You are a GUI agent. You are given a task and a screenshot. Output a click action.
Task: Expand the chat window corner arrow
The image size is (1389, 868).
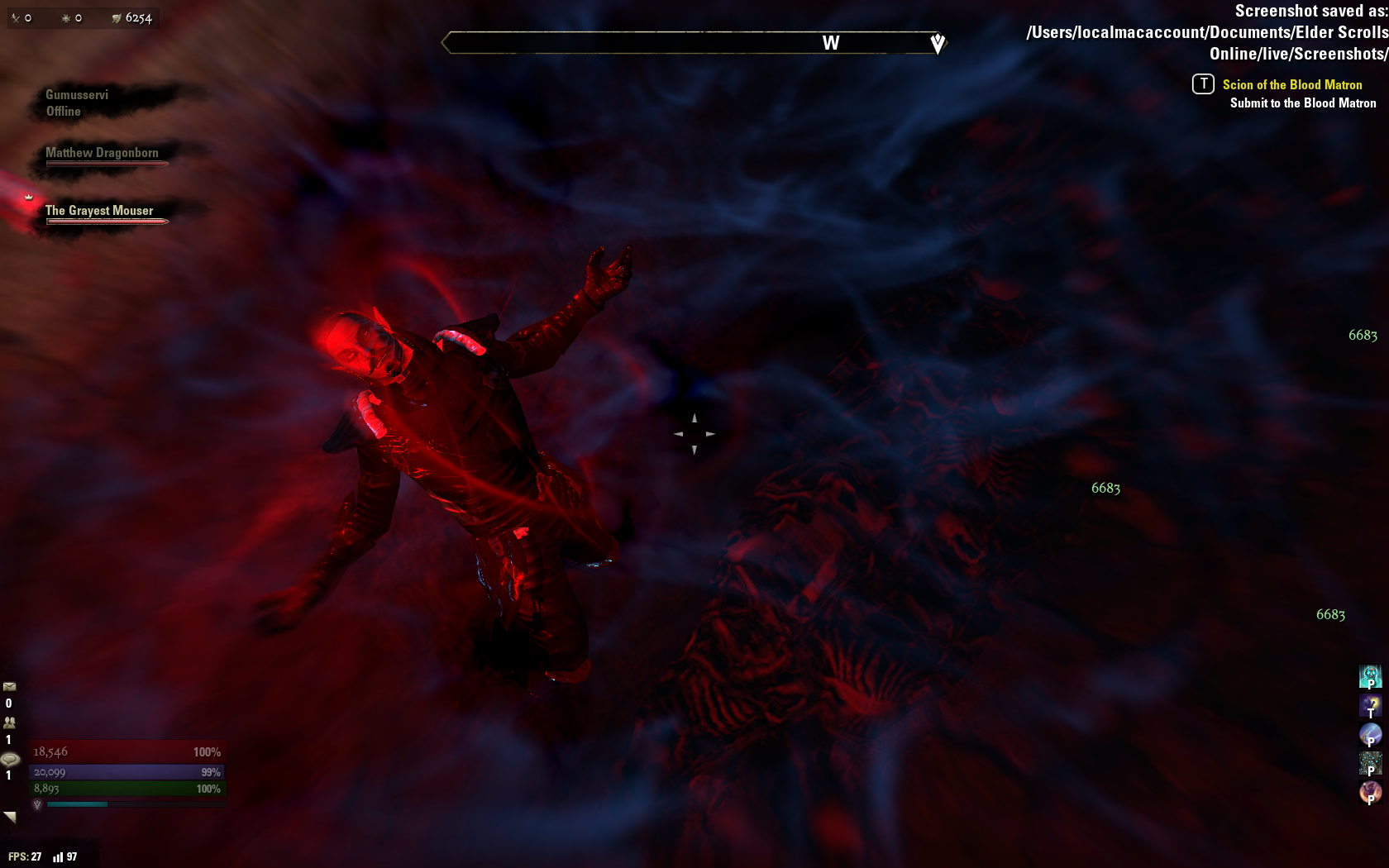point(10,817)
